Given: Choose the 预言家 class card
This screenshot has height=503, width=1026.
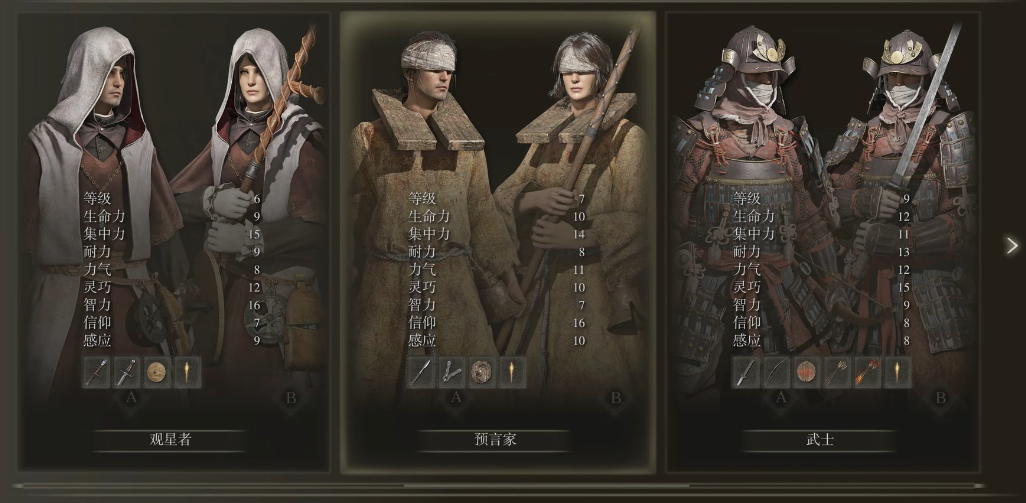Looking at the screenshot, I should pos(496,240).
